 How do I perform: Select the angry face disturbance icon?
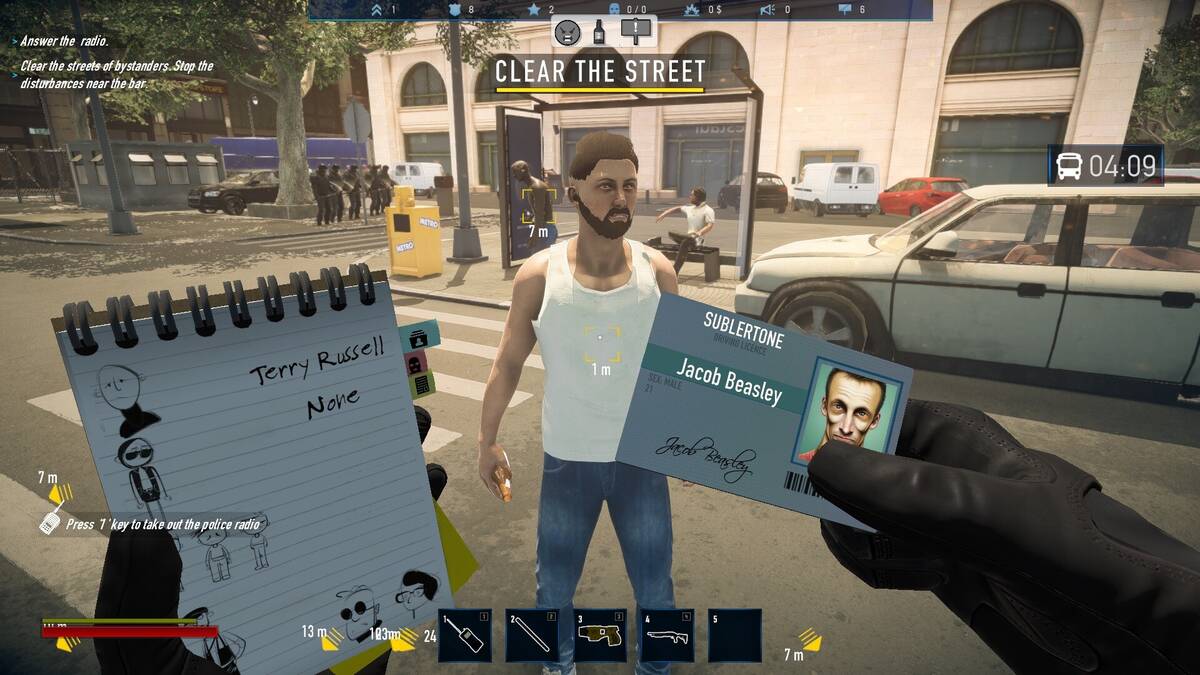[568, 32]
